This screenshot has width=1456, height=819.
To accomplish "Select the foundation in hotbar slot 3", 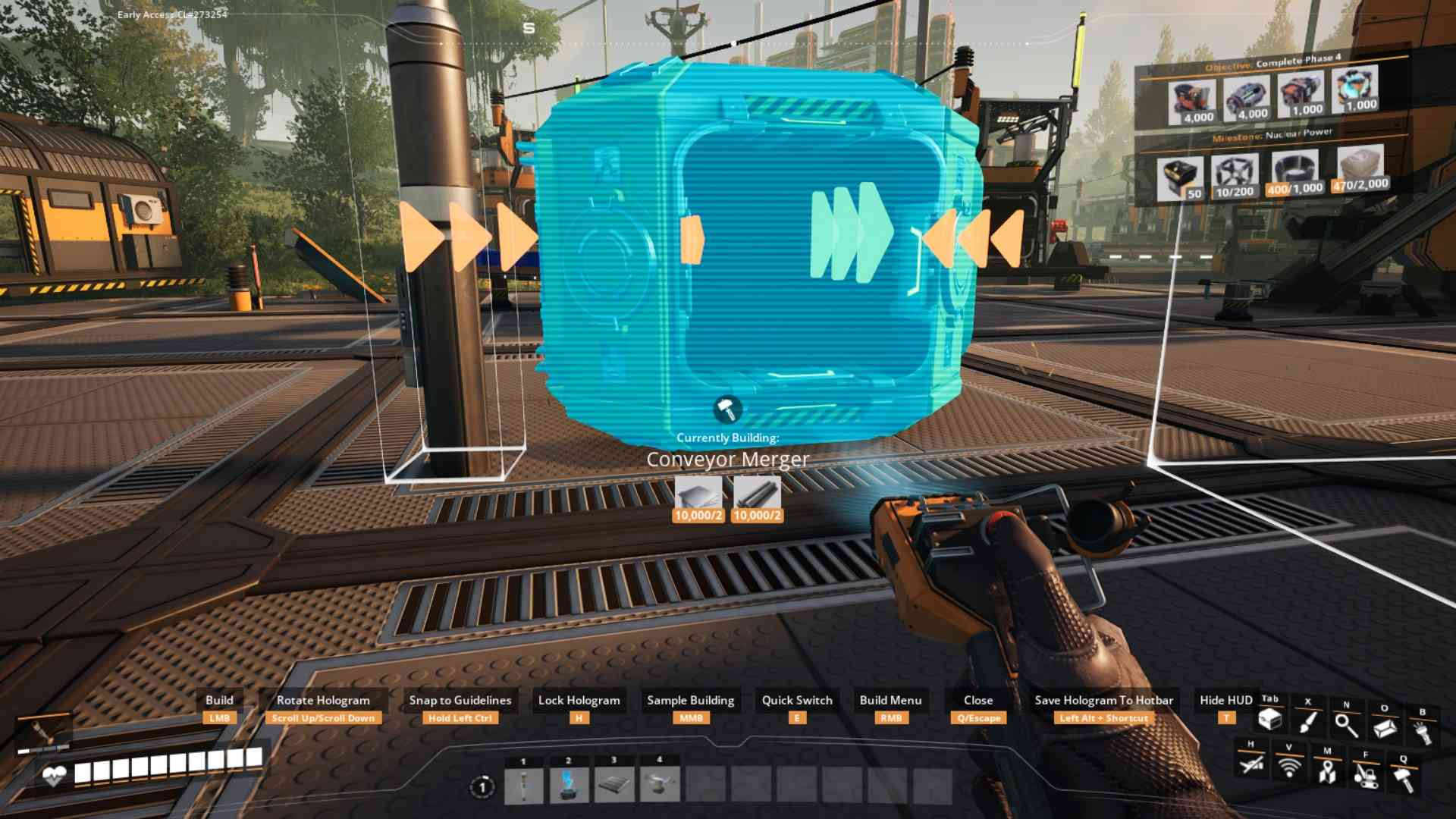I will [615, 786].
